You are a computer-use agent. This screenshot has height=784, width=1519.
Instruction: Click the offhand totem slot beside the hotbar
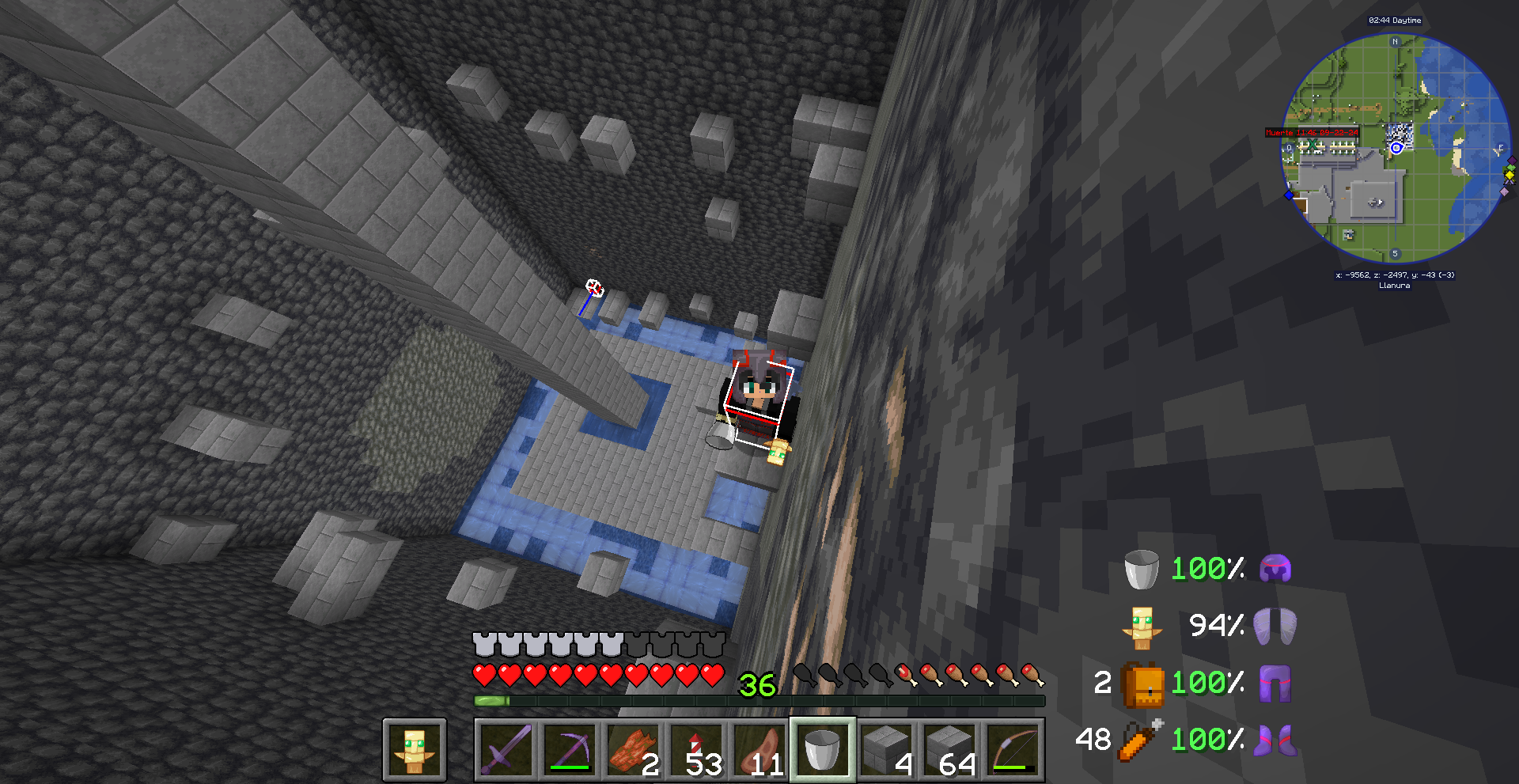click(x=415, y=749)
